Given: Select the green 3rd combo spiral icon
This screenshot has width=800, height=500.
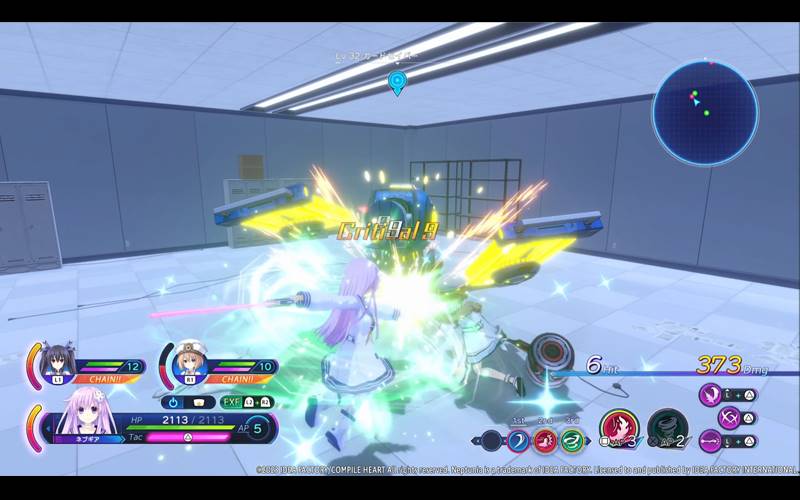Looking at the screenshot, I should (x=572, y=440).
